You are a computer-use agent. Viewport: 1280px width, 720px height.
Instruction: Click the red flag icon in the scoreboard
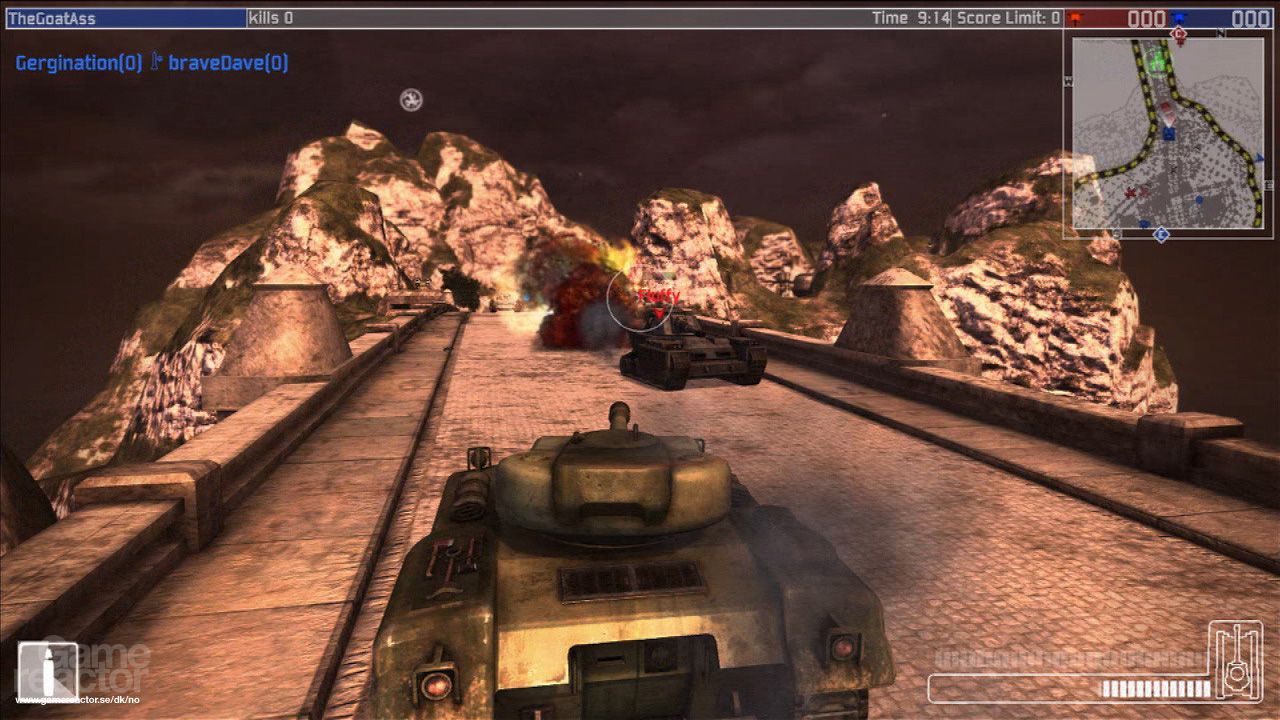[1075, 17]
